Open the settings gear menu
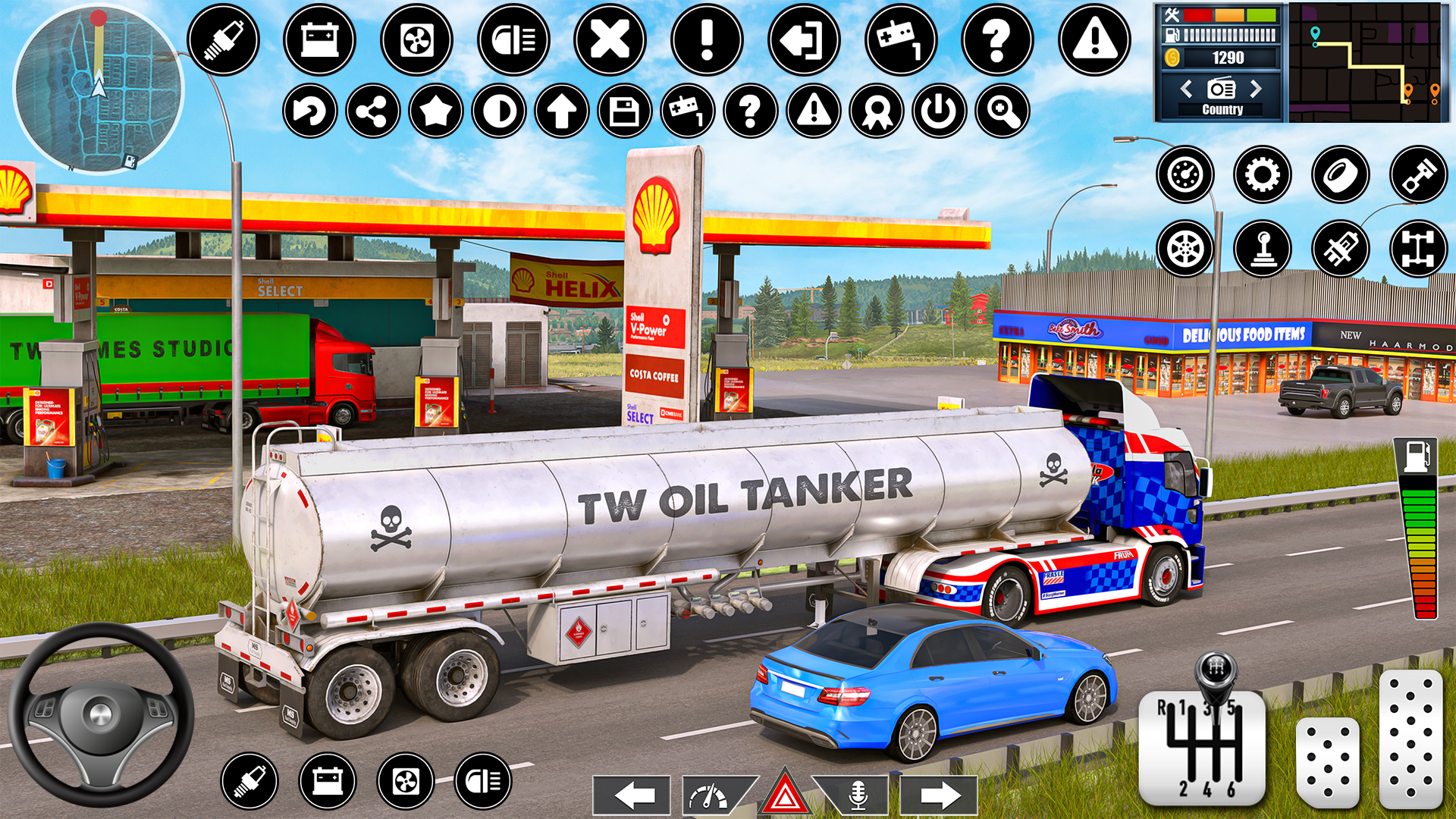Screen dimensions: 1456x819 pyautogui.click(x=1261, y=174)
